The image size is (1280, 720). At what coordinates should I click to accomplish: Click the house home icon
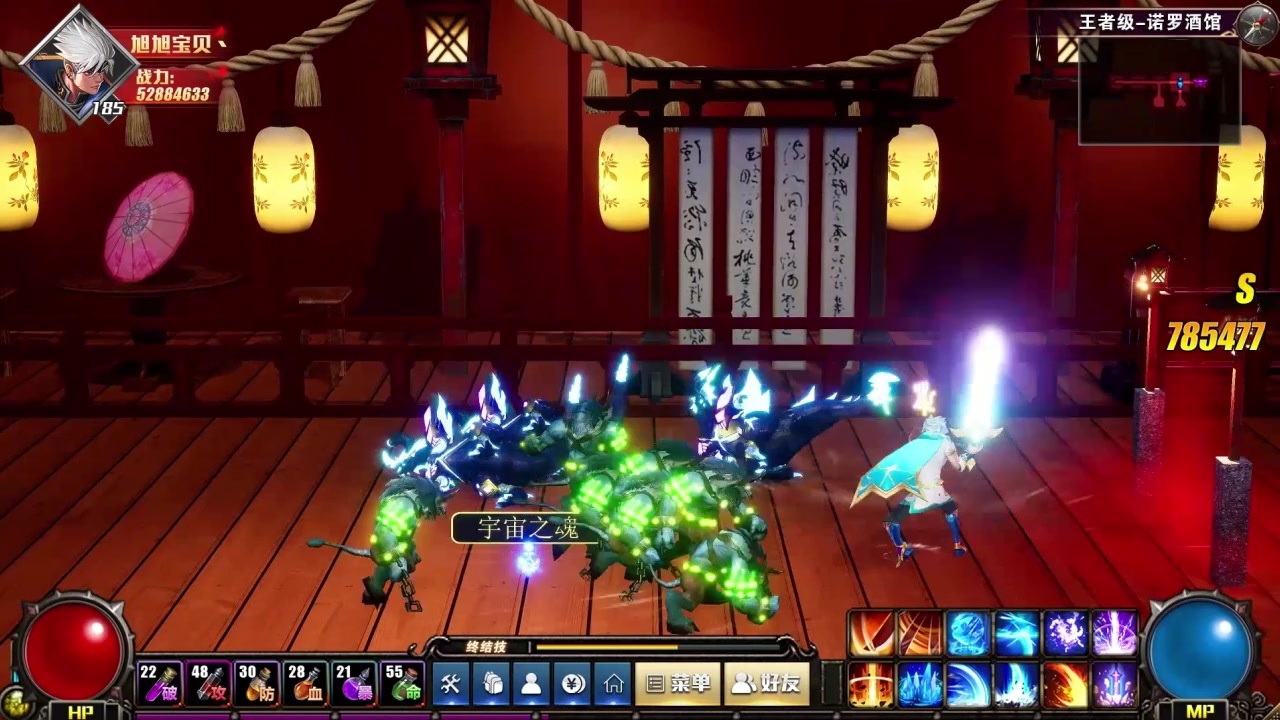click(x=613, y=684)
